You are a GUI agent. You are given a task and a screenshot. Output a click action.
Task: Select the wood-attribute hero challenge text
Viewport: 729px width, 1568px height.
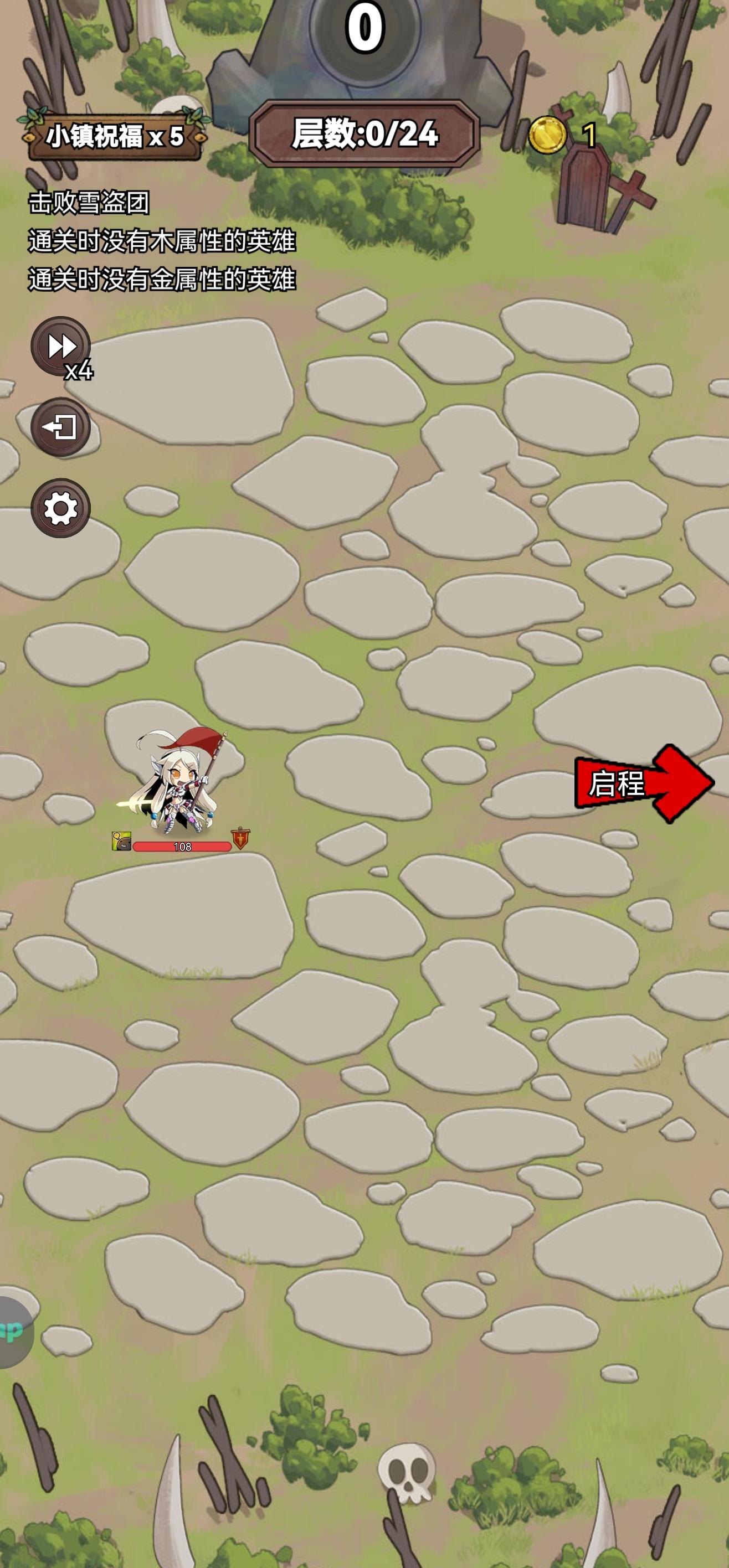161,241
